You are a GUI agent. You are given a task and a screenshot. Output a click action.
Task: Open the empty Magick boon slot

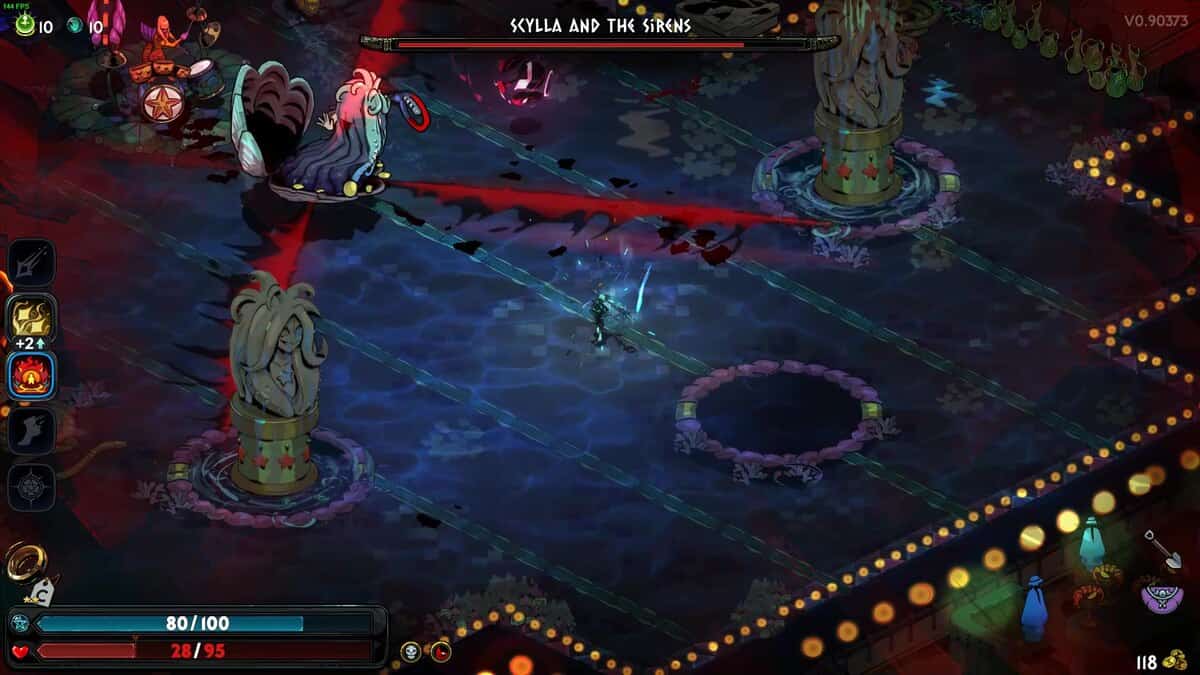31,488
